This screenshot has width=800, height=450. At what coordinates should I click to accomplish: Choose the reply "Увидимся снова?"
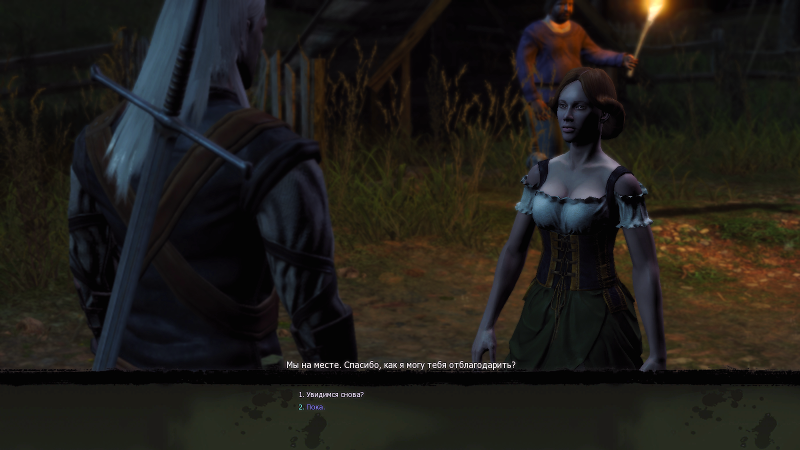[x=335, y=395]
